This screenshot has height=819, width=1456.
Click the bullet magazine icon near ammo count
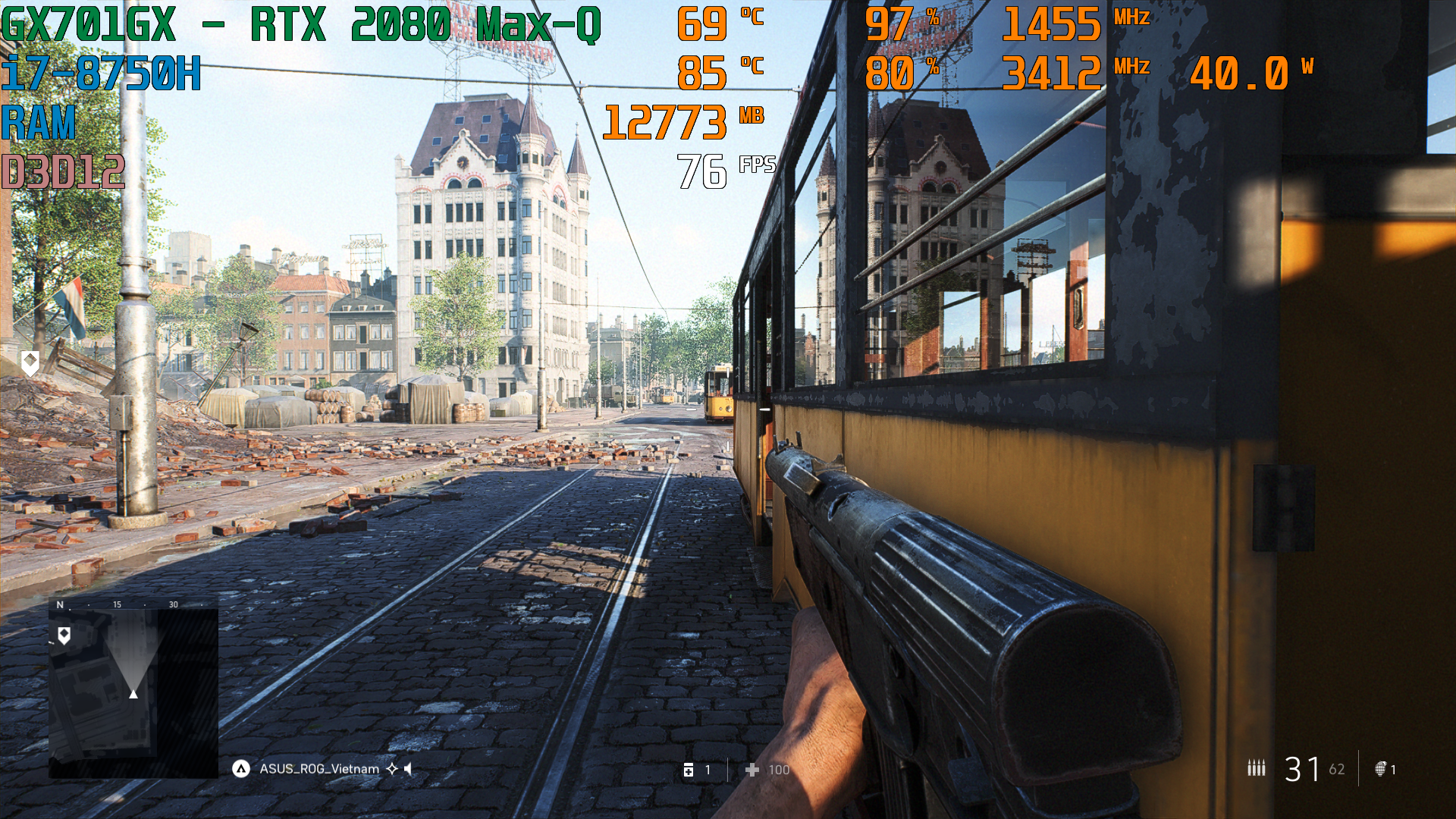[x=1256, y=768]
